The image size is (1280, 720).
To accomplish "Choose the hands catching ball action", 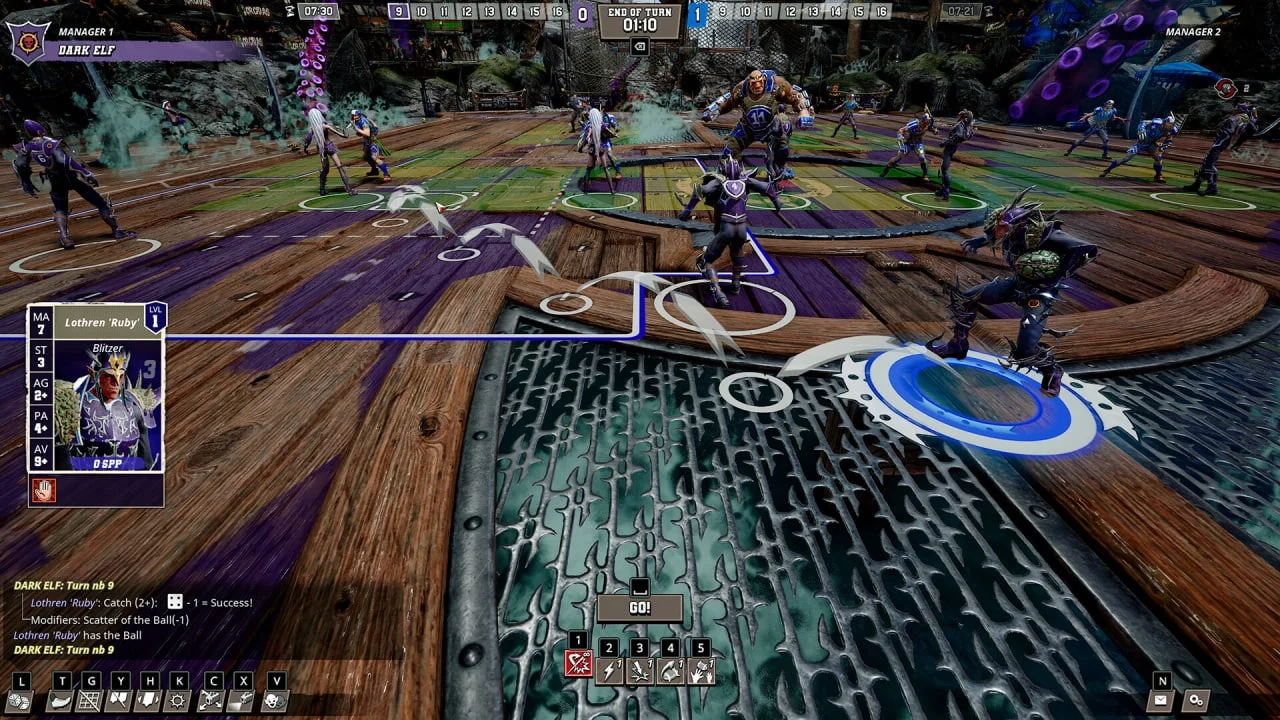I will (x=701, y=671).
